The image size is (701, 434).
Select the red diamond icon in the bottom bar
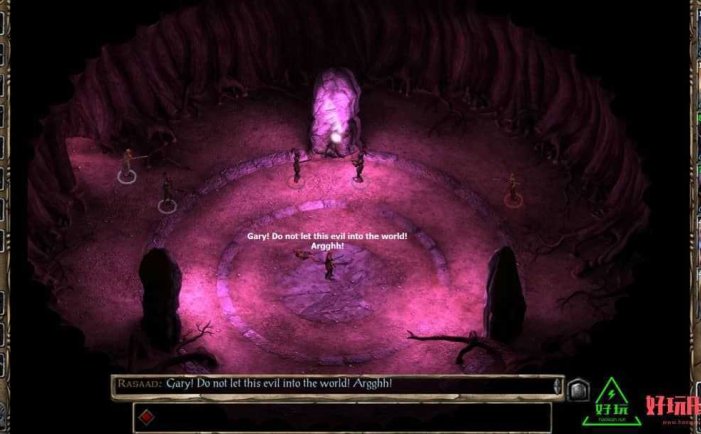click(x=145, y=418)
